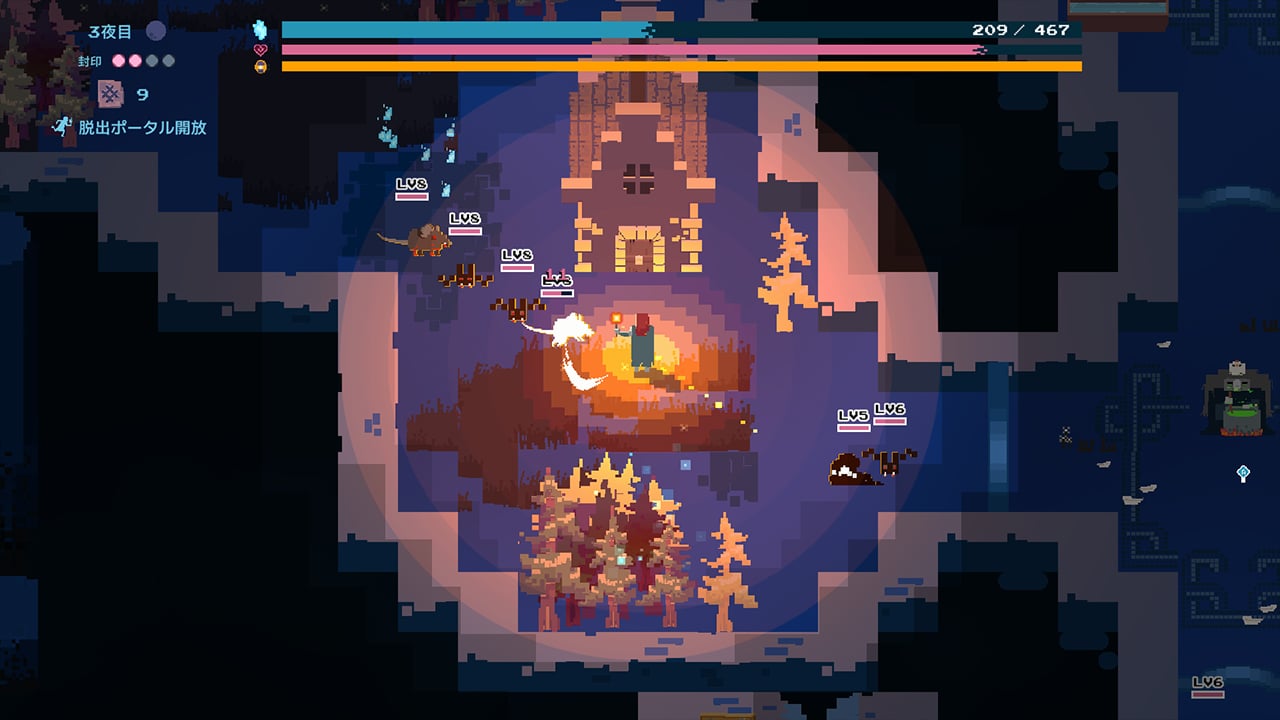
Task: Click the moon icon beside 3夜目
Action: tap(156, 31)
